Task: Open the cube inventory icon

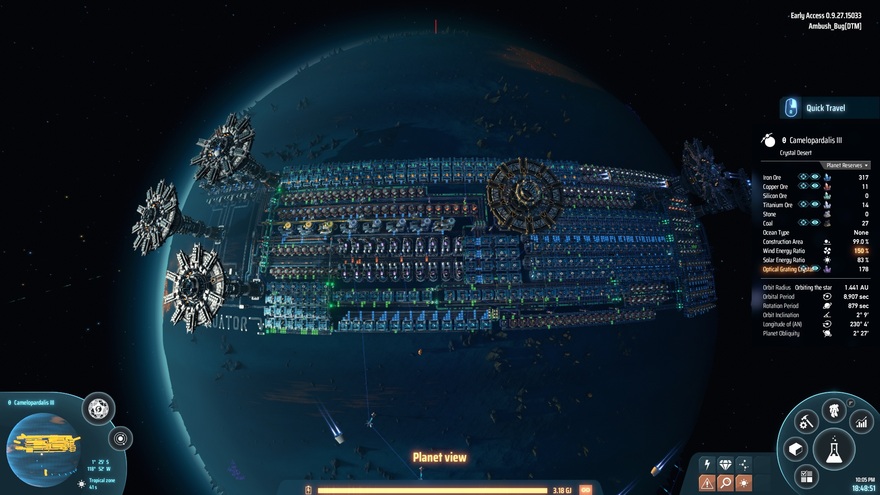Action: tap(795, 450)
